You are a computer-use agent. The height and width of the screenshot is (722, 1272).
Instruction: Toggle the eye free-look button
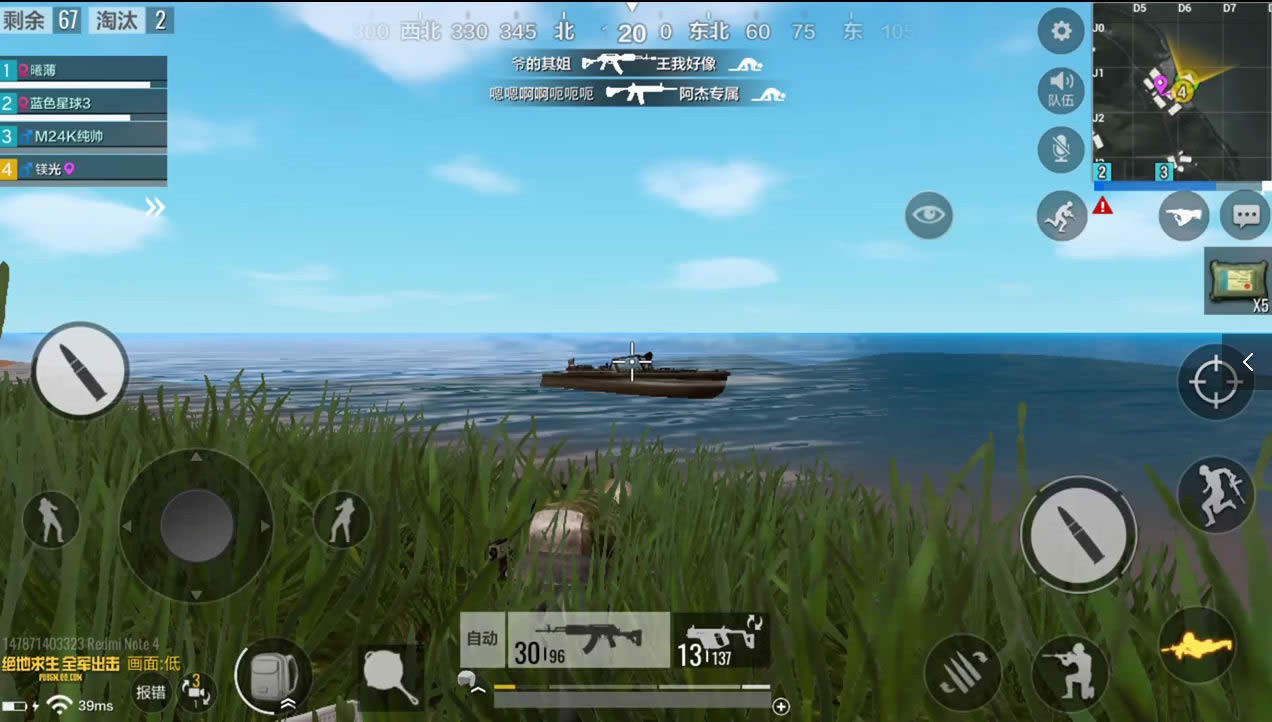coord(929,215)
